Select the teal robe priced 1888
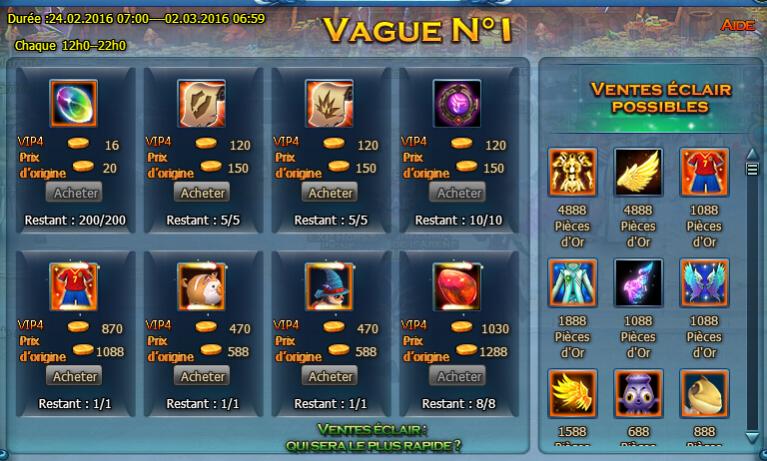Viewport: 767px width, 461px height. point(572,283)
